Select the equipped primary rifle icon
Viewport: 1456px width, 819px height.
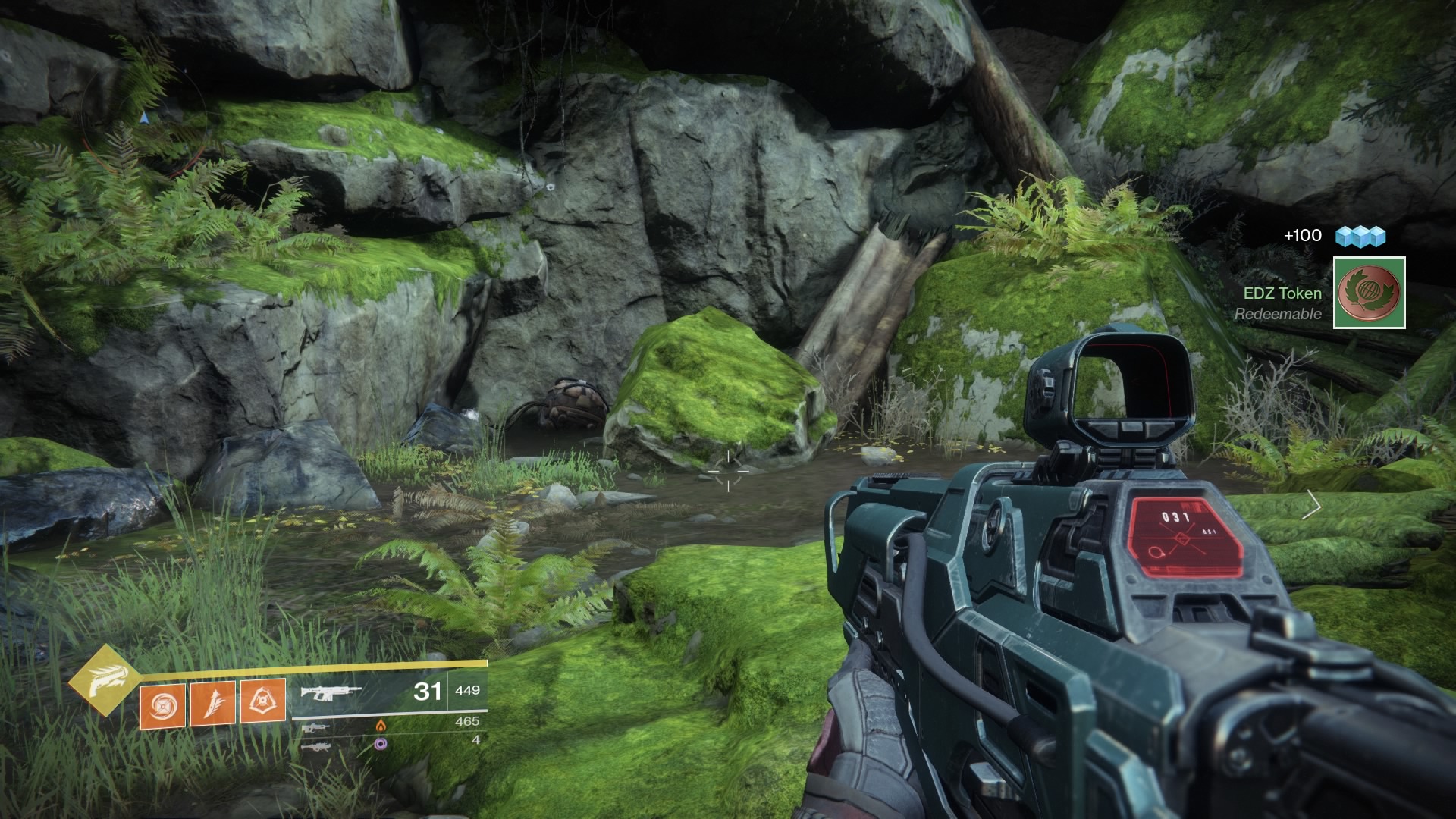[331, 692]
